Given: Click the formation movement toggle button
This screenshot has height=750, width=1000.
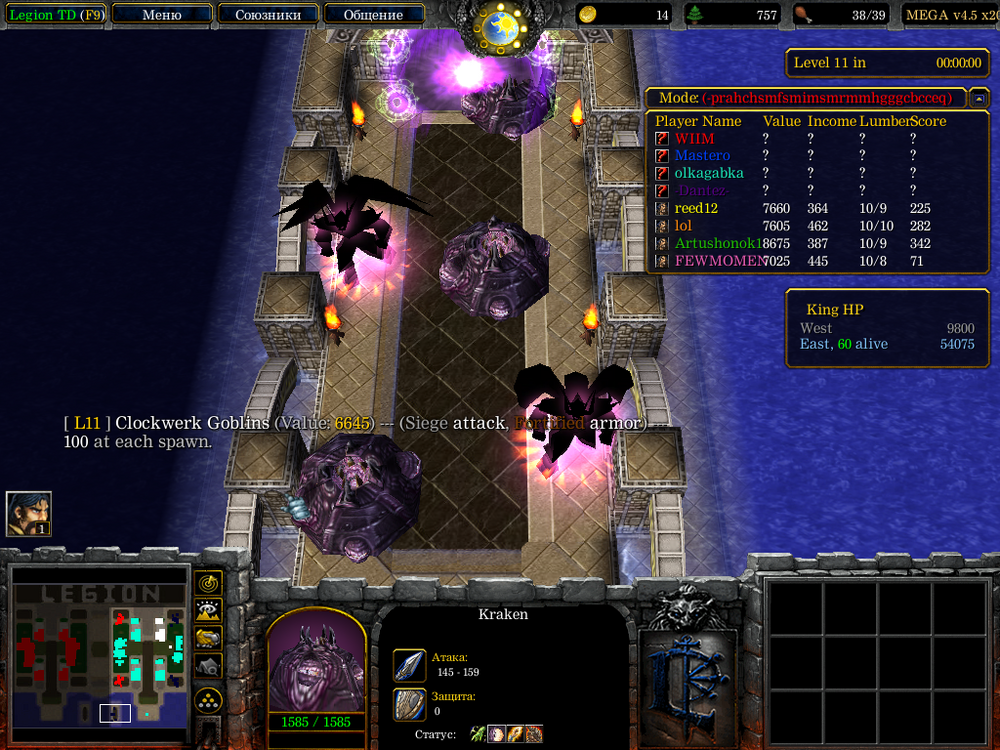Looking at the screenshot, I should 208,699.
